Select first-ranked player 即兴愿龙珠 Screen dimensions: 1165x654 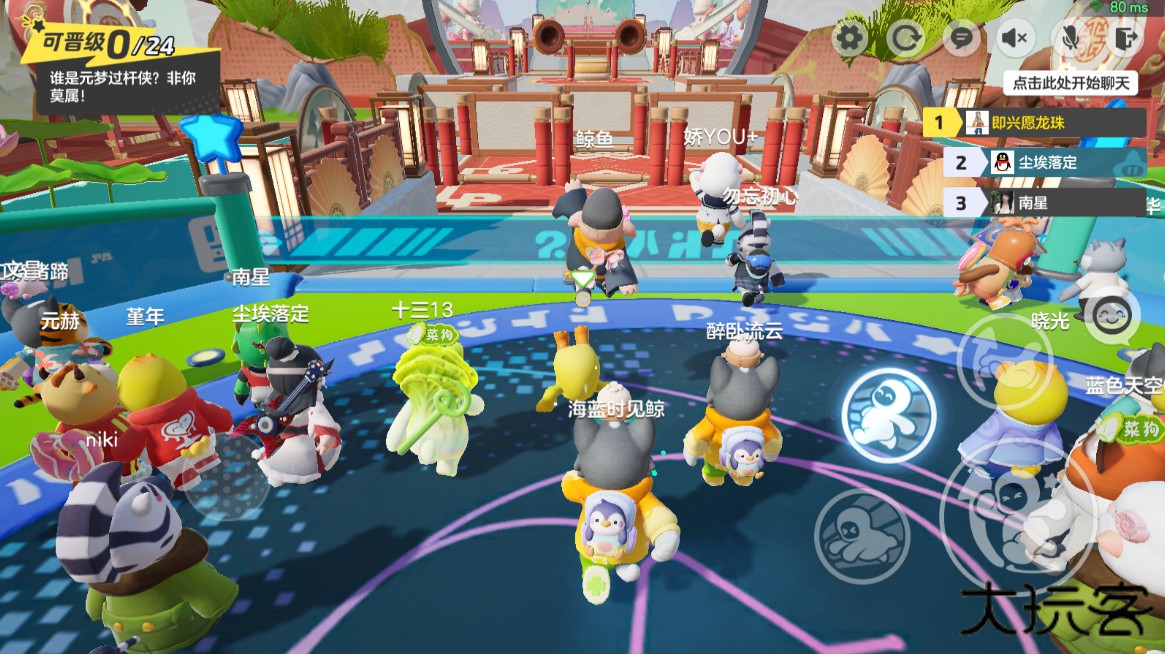(x=1034, y=123)
